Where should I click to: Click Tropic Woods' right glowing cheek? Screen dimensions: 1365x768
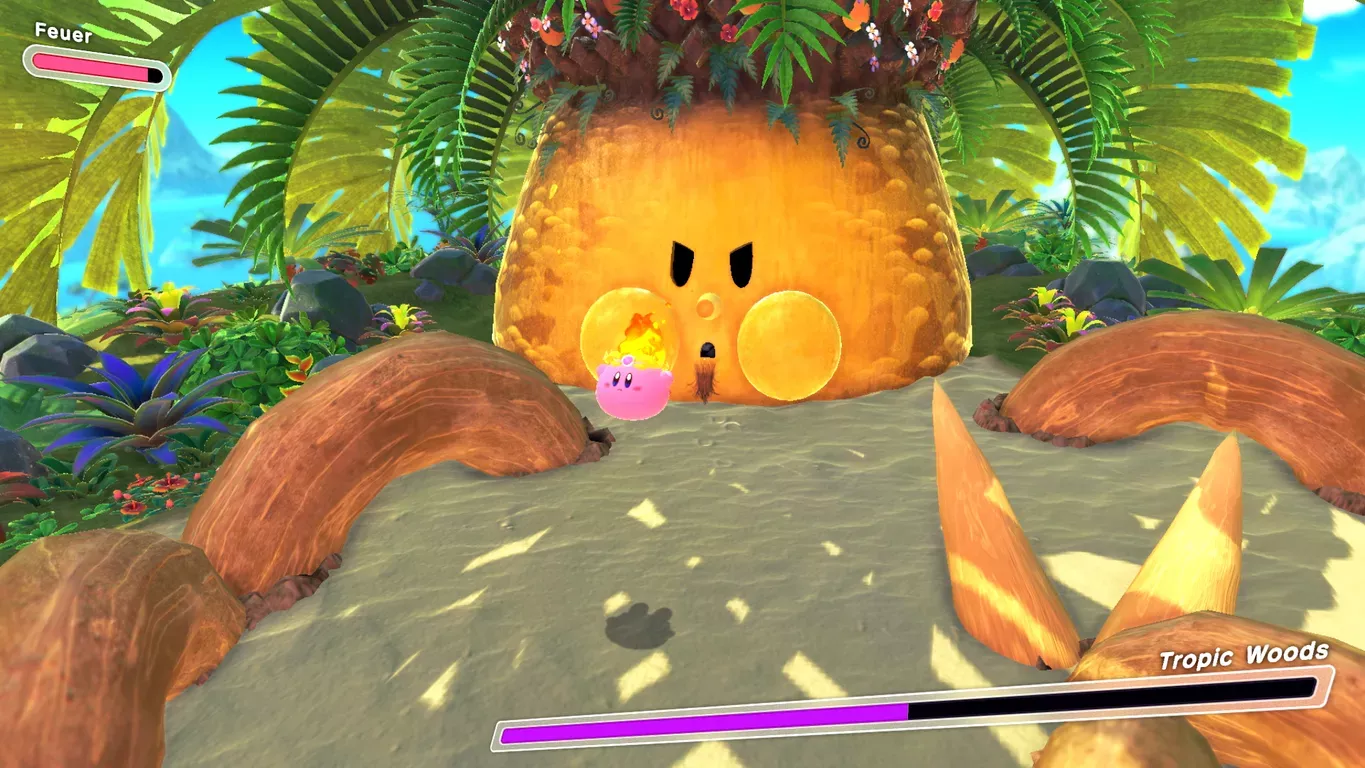(x=789, y=345)
